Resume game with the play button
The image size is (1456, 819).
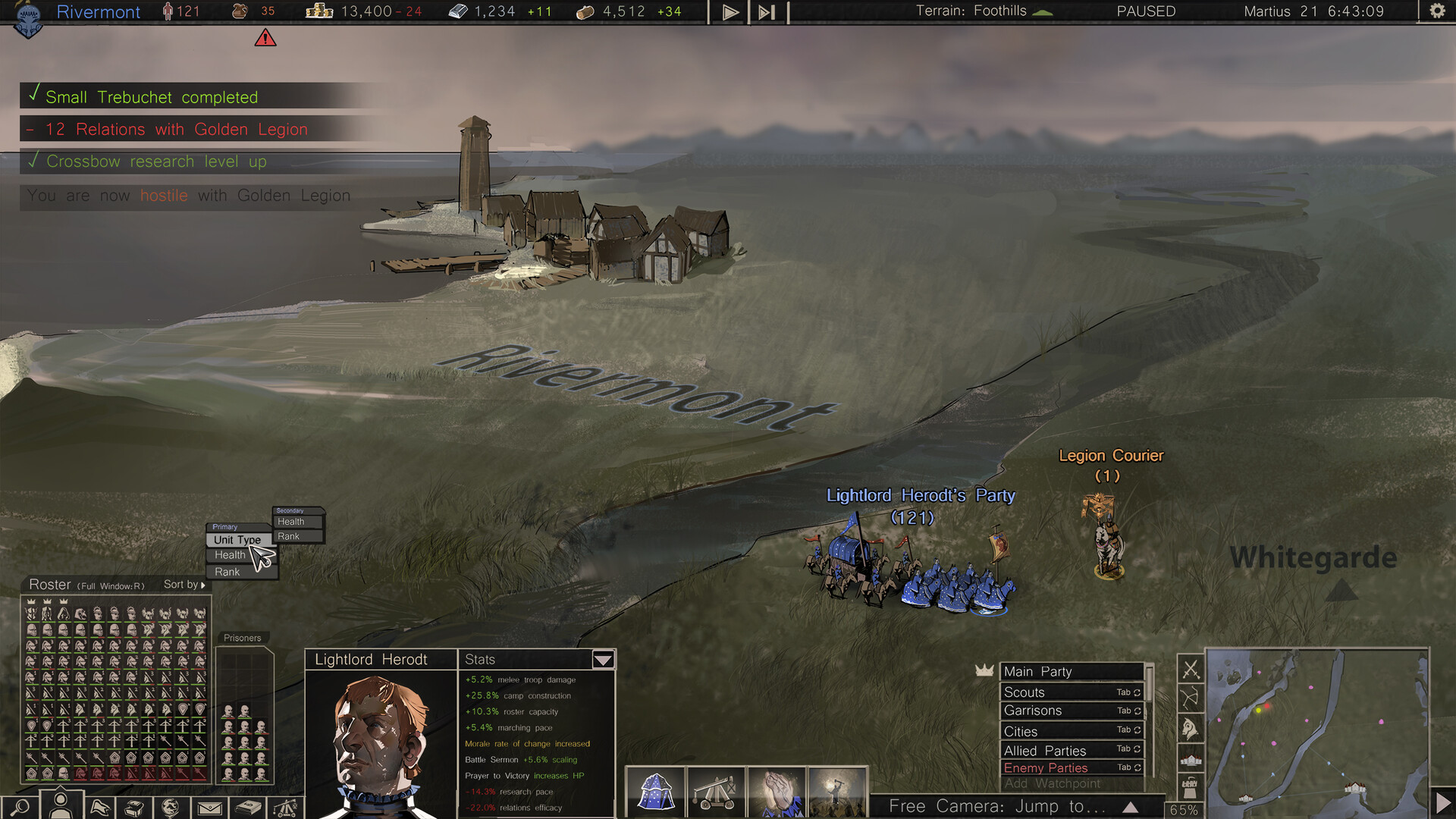[730, 12]
